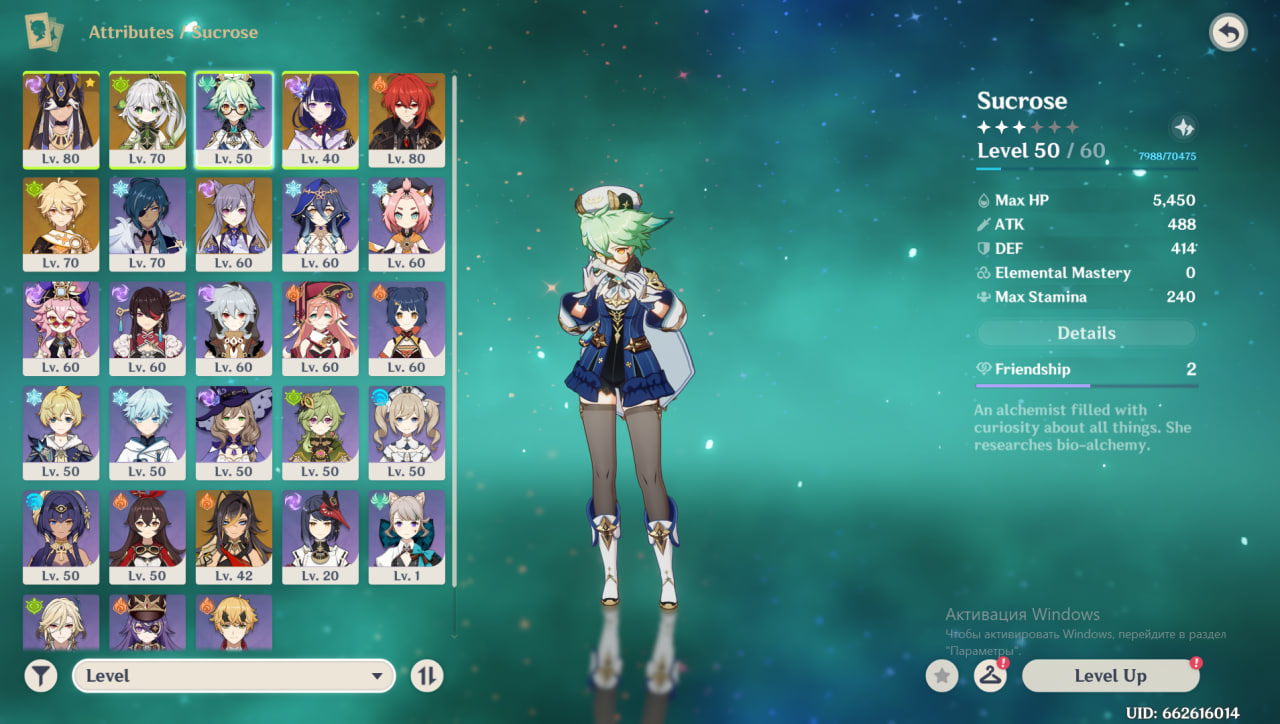The width and height of the screenshot is (1280, 724).
Task: Select the red-haired Lv. 80 Diluc portrait
Action: point(407,119)
